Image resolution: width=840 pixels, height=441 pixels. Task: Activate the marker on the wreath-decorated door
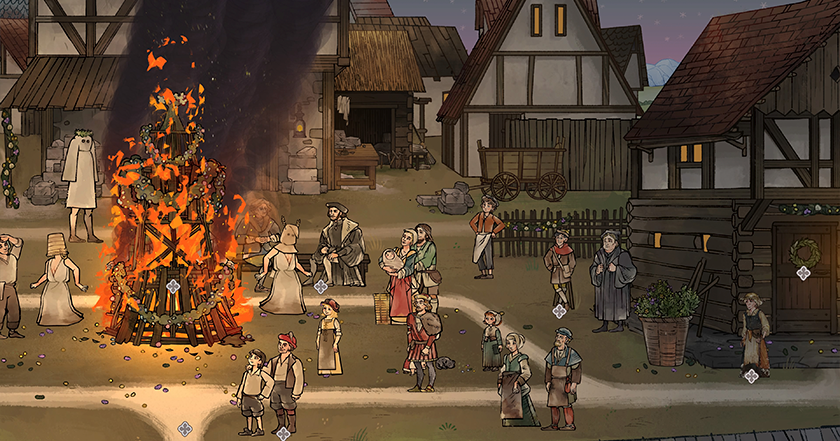click(803, 273)
